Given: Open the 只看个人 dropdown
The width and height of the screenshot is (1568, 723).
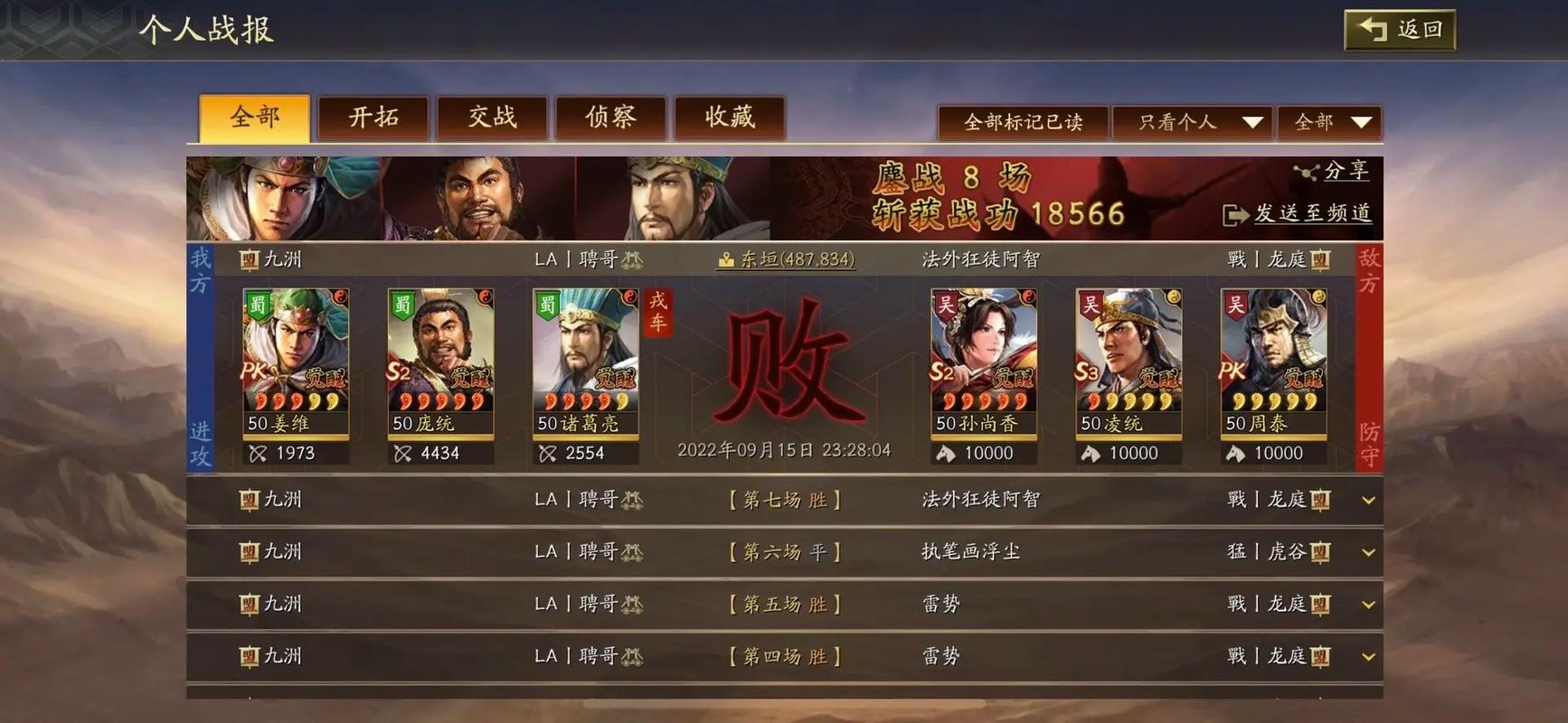Looking at the screenshot, I should point(1192,121).
